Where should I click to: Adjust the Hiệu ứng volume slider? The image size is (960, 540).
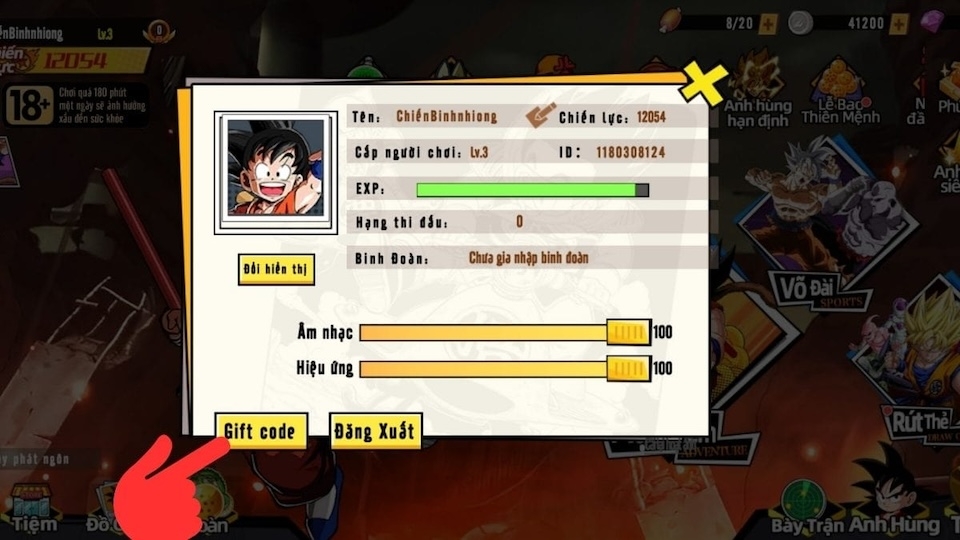point(629,369)
